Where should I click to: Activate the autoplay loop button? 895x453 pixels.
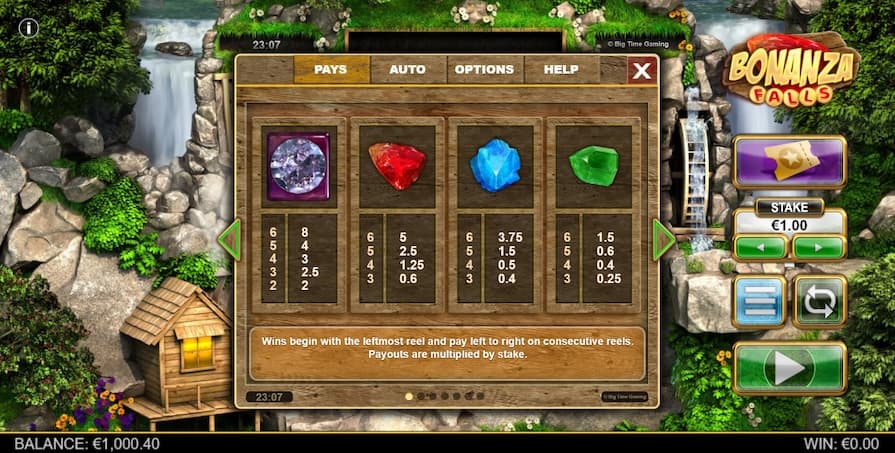[820, 302]
